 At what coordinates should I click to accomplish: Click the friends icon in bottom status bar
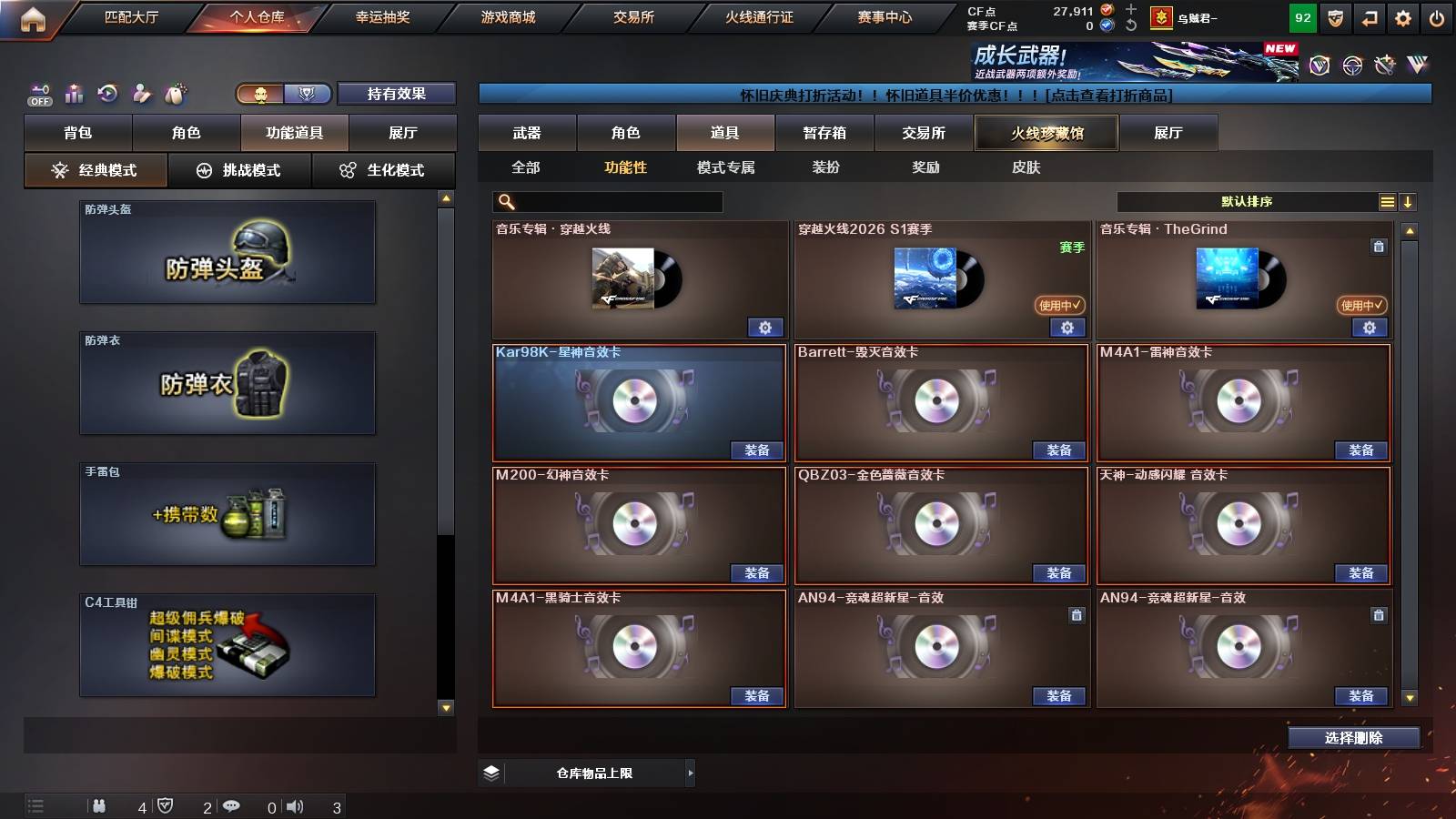[100, 804]
